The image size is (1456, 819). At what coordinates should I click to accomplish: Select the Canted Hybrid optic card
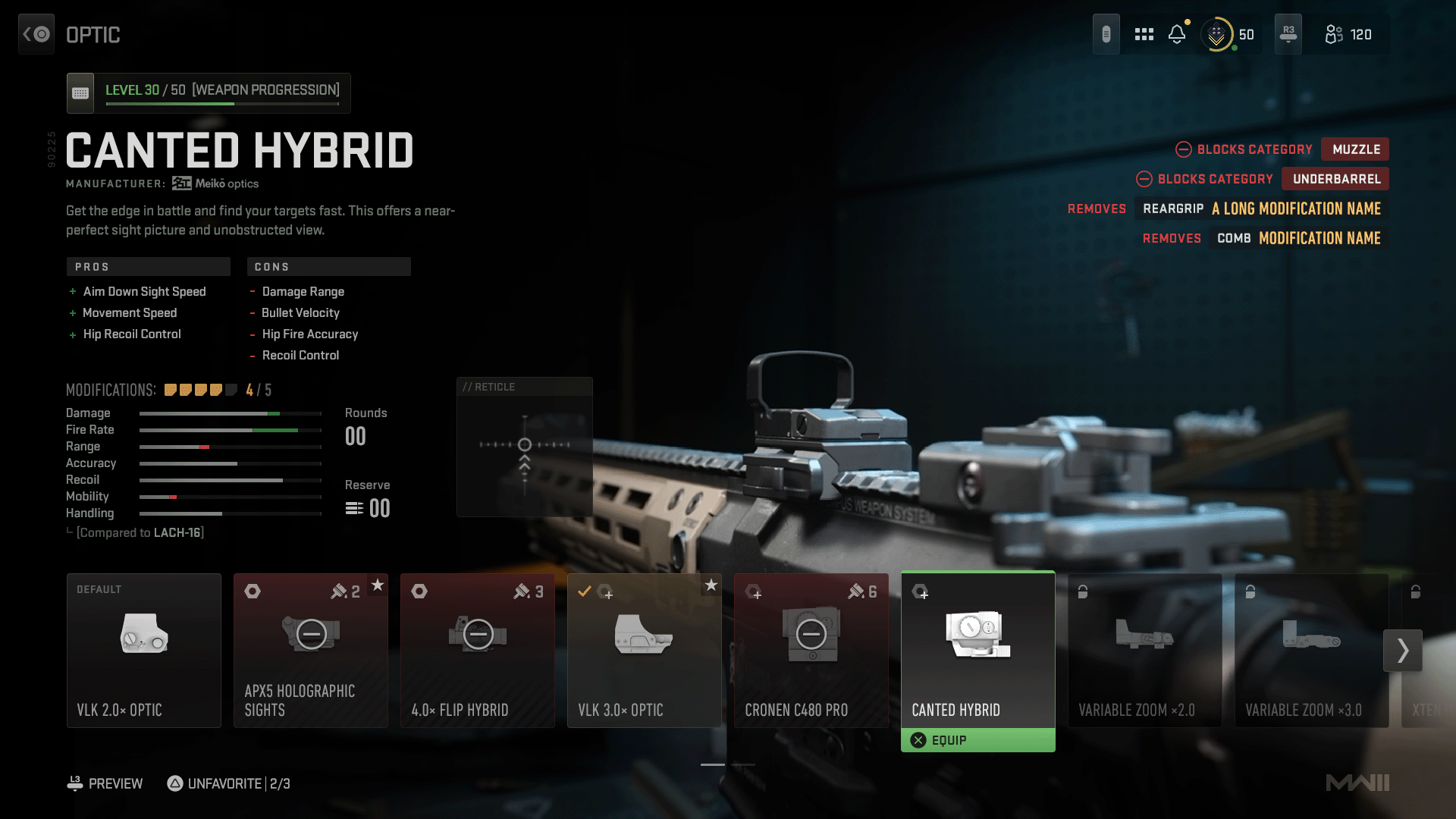click(978, 648)
